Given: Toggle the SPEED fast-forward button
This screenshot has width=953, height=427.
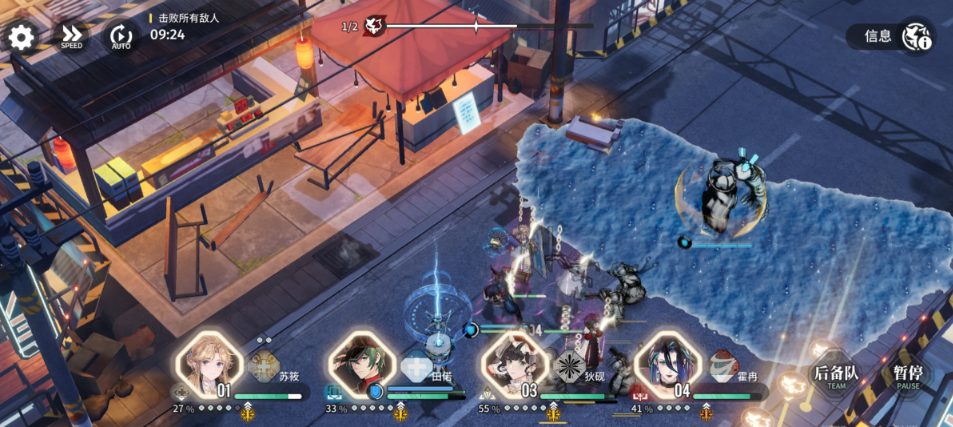Looking at the screenshot, I should coord(71,37).
